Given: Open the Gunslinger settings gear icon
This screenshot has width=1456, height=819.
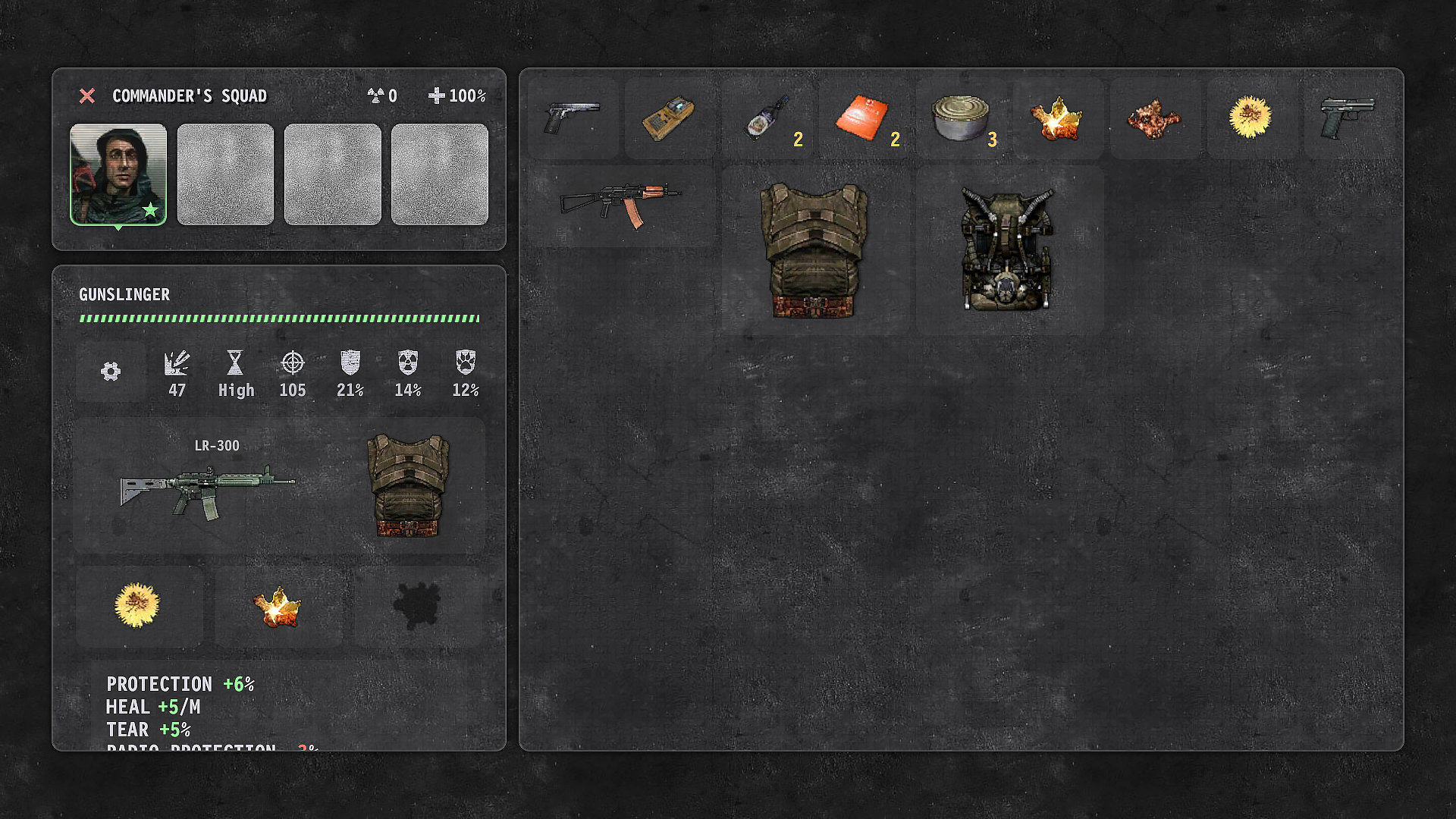Looking at the screenshot, I should (x=111, y=372).
